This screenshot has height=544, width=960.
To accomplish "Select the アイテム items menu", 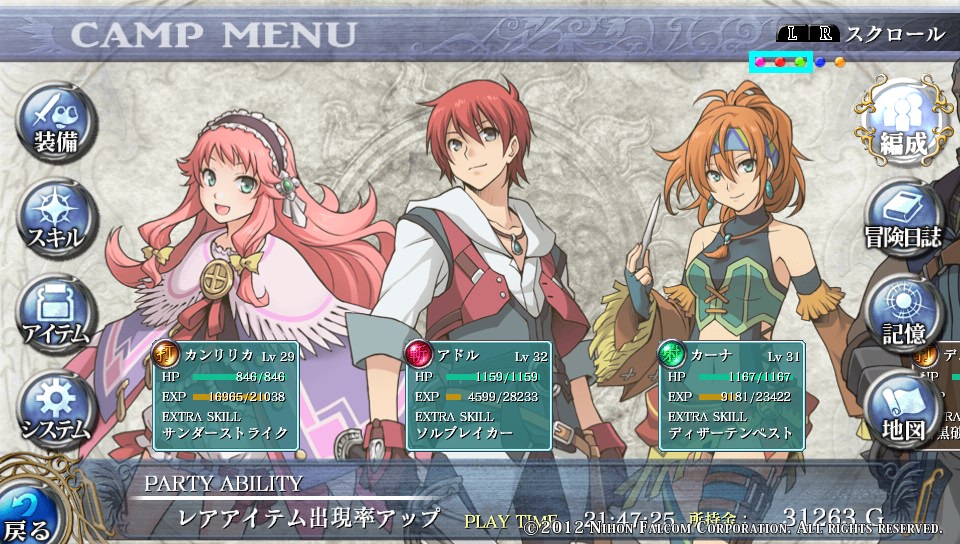I will coord(56,312).
